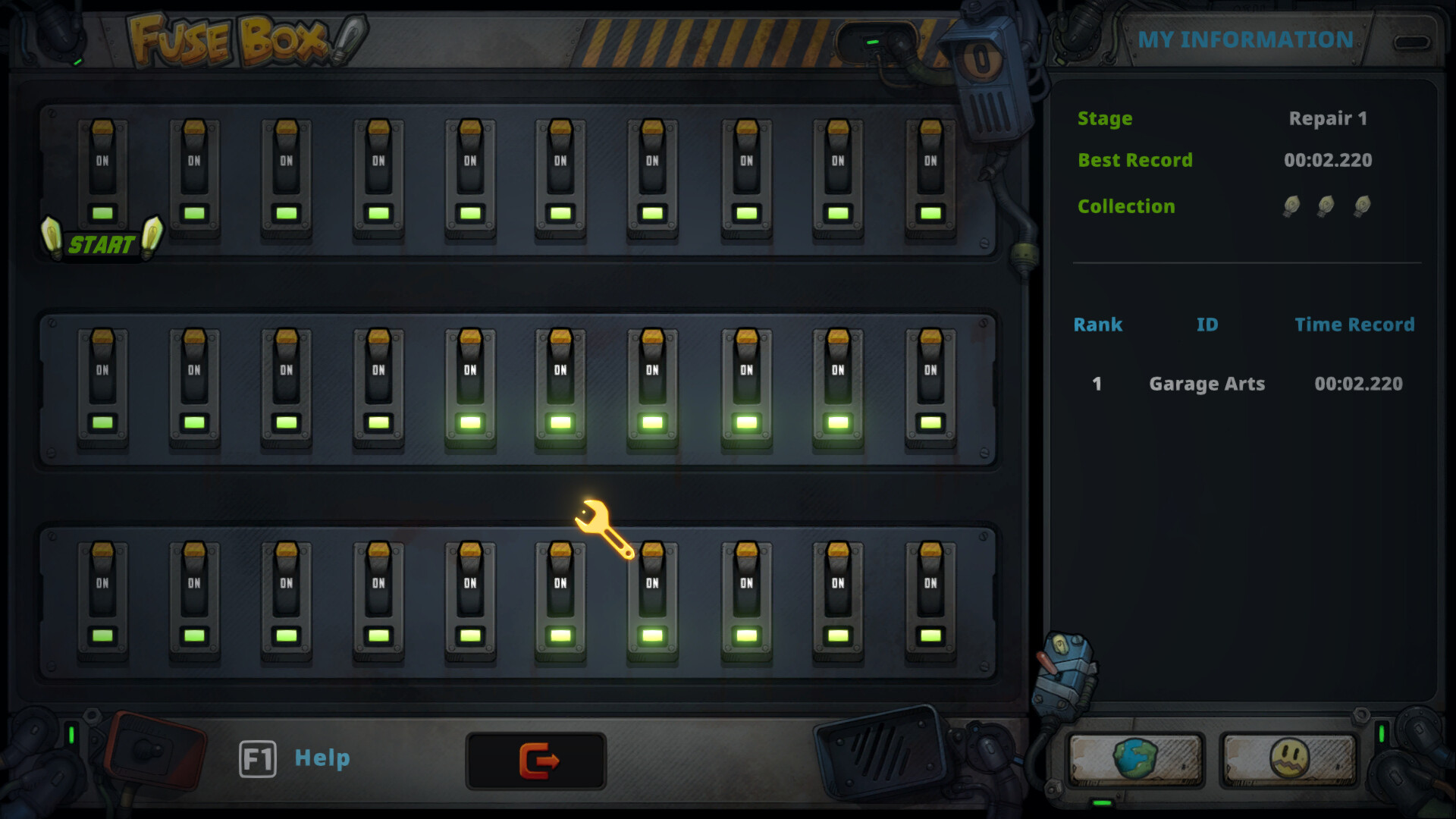Switch the last fuse in the bottom row
Viewport: 1456px width, 819px height.
point(929,599)
